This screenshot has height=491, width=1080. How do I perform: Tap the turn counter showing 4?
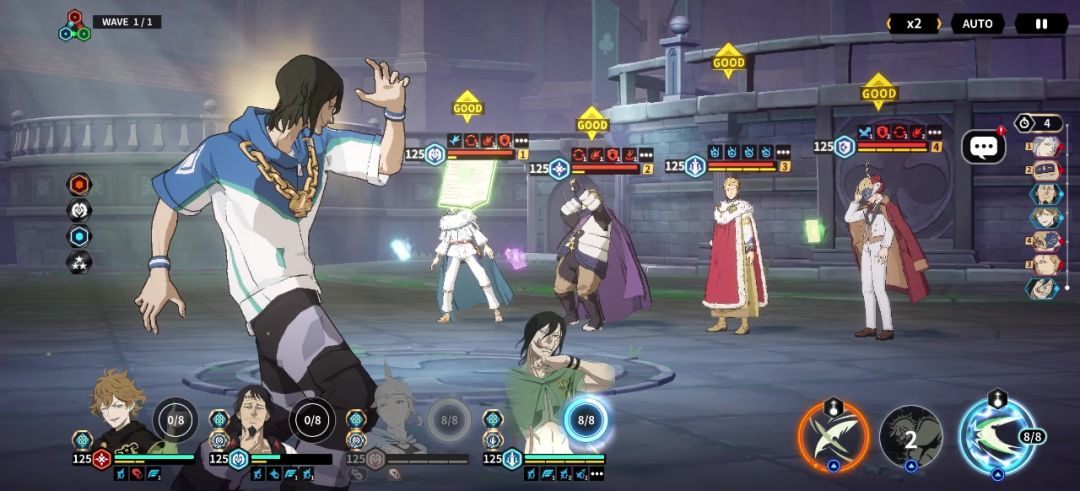(1038, 123)
